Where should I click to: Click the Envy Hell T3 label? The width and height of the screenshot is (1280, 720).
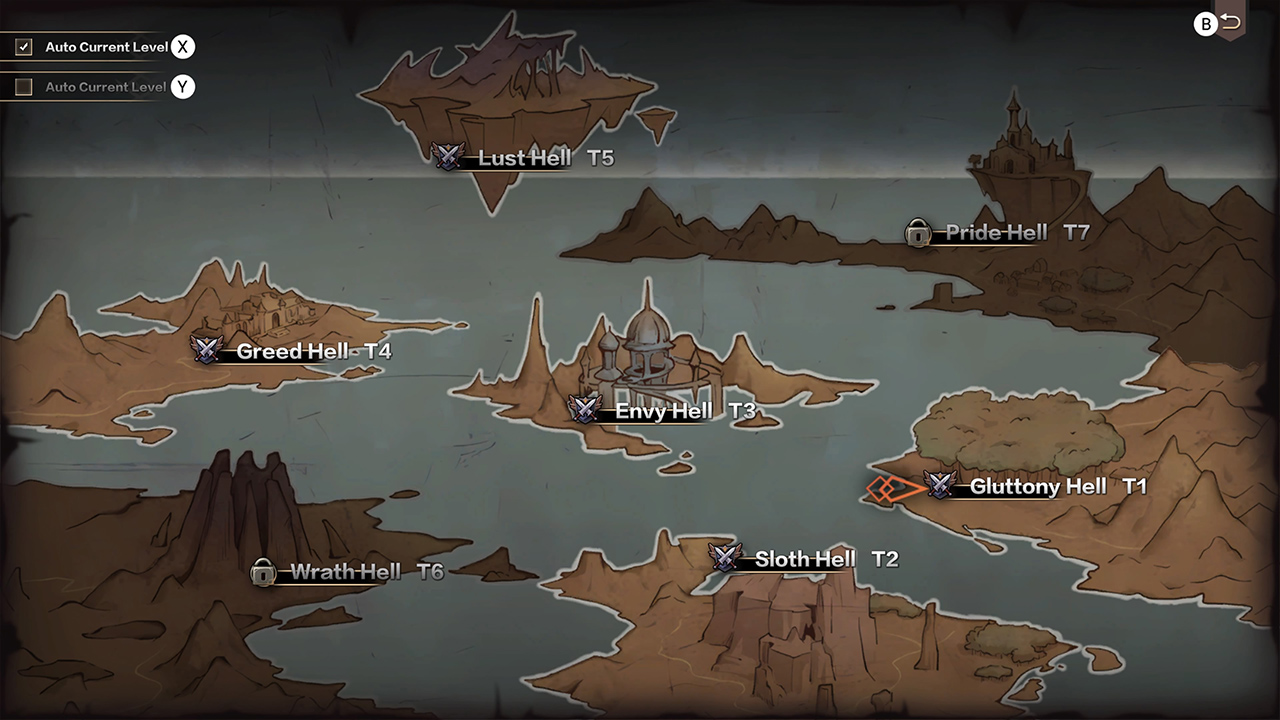pyautogui.click(x=665, y=410)
